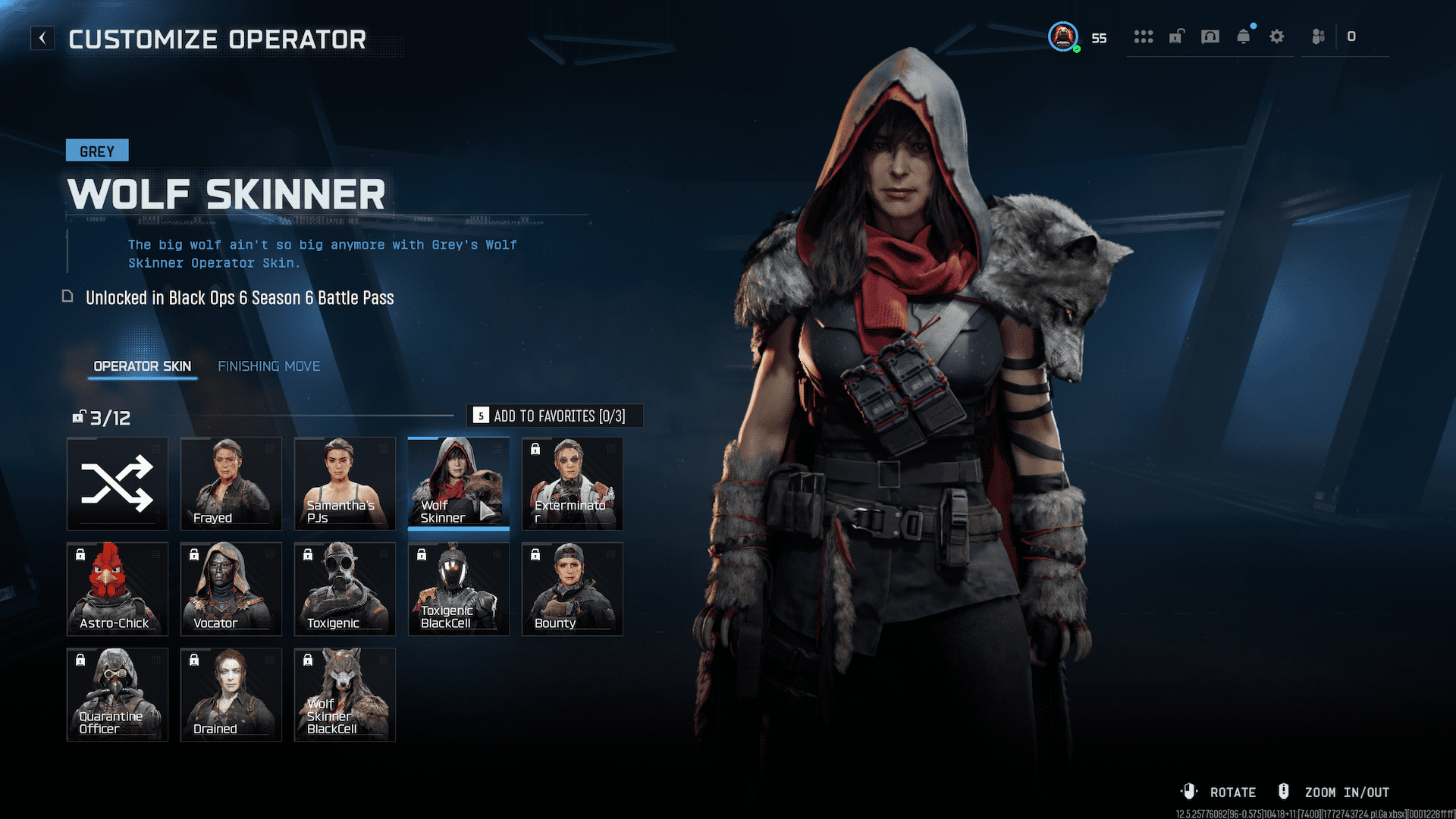Open the grid menu icon
1456x819 pixels.
pyautogui.click(x=1144, y=36)
